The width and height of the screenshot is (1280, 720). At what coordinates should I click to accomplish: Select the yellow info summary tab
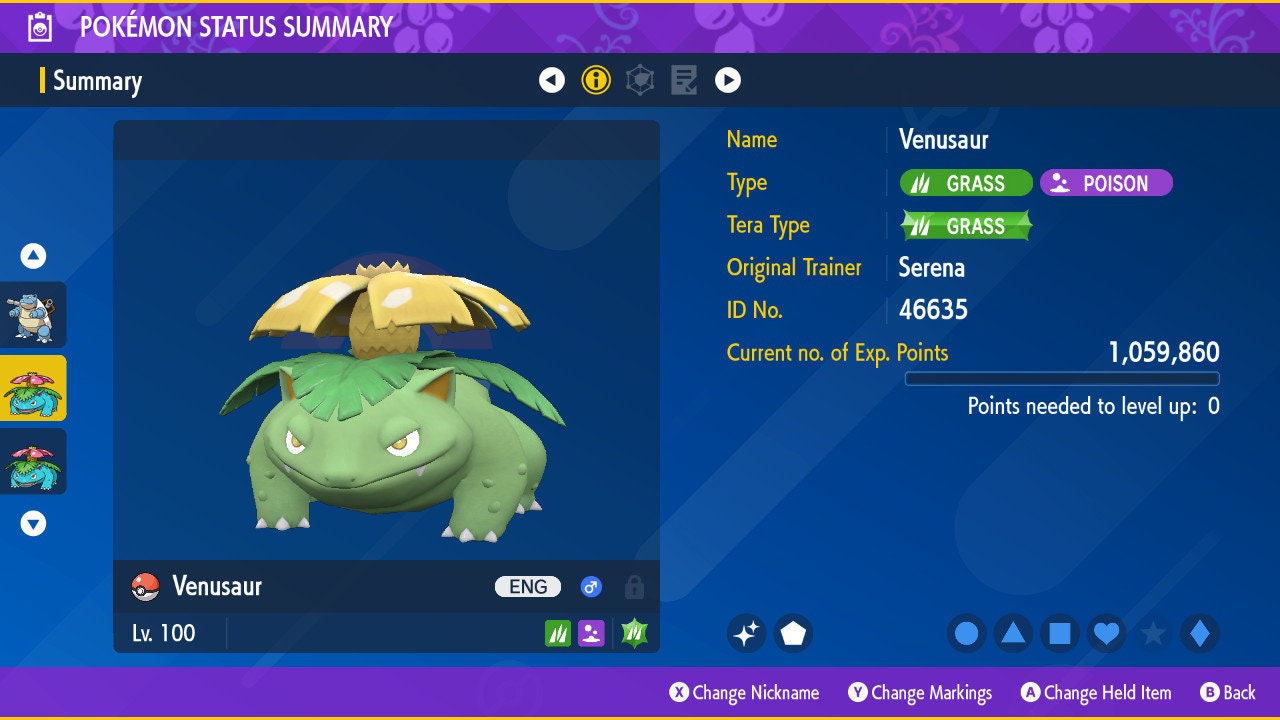point(596,80)
